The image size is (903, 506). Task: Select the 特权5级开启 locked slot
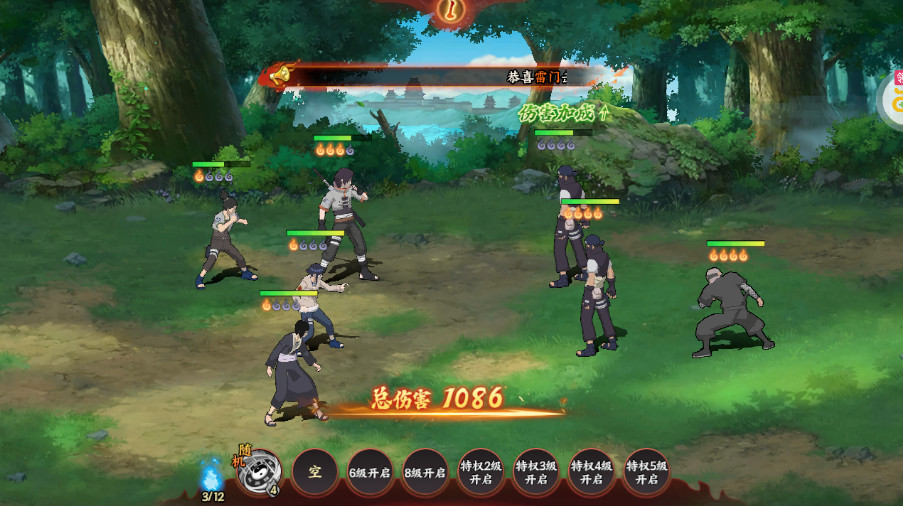(647, 472)
